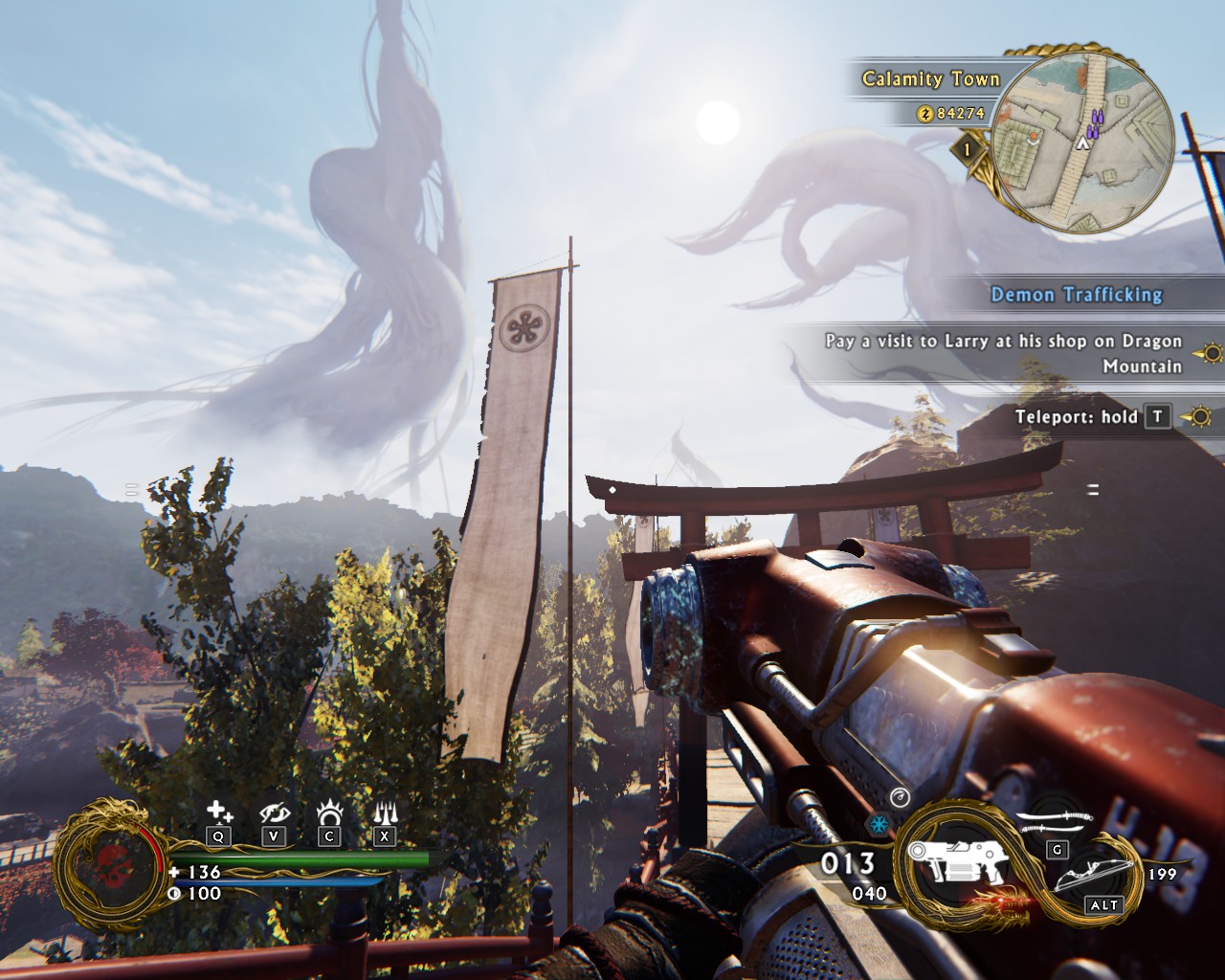Click the sun marker beside the Larry objective

point(1212,353)
